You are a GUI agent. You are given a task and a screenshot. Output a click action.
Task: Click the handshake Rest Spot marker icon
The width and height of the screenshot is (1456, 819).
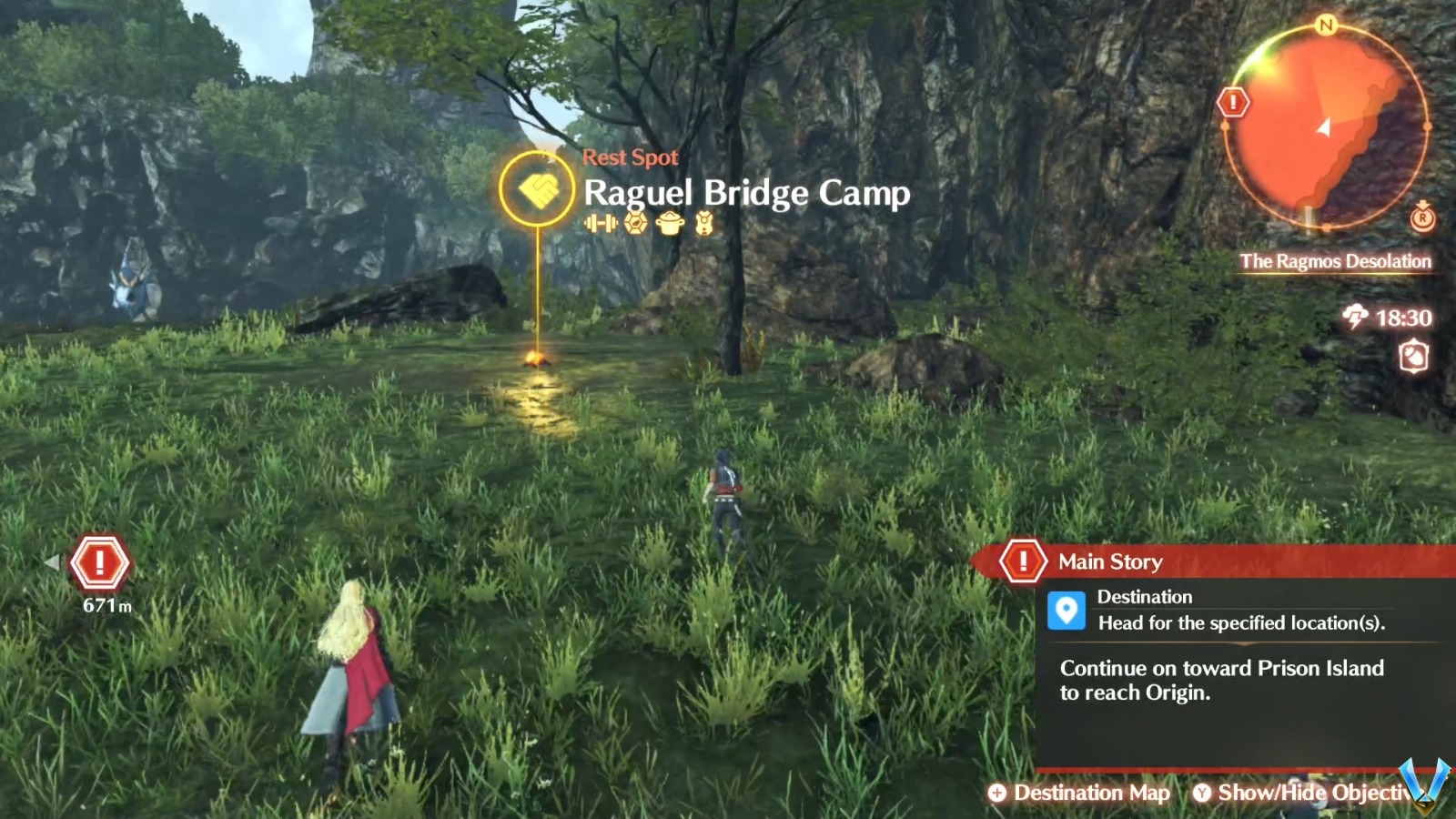pos(535,188)
